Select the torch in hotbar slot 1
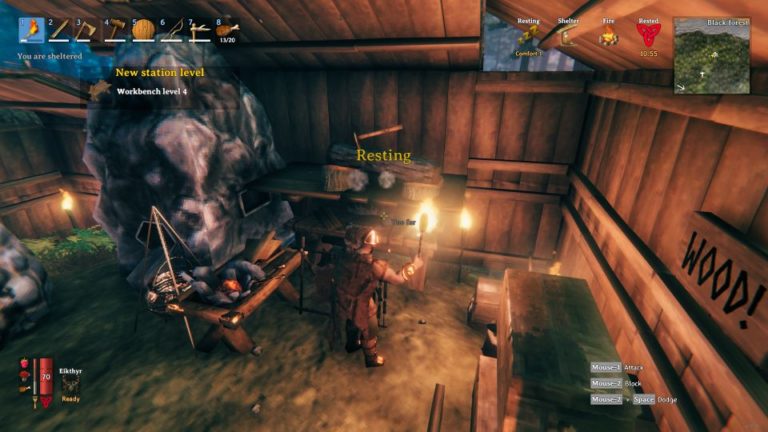 click(x=32, y=30)
